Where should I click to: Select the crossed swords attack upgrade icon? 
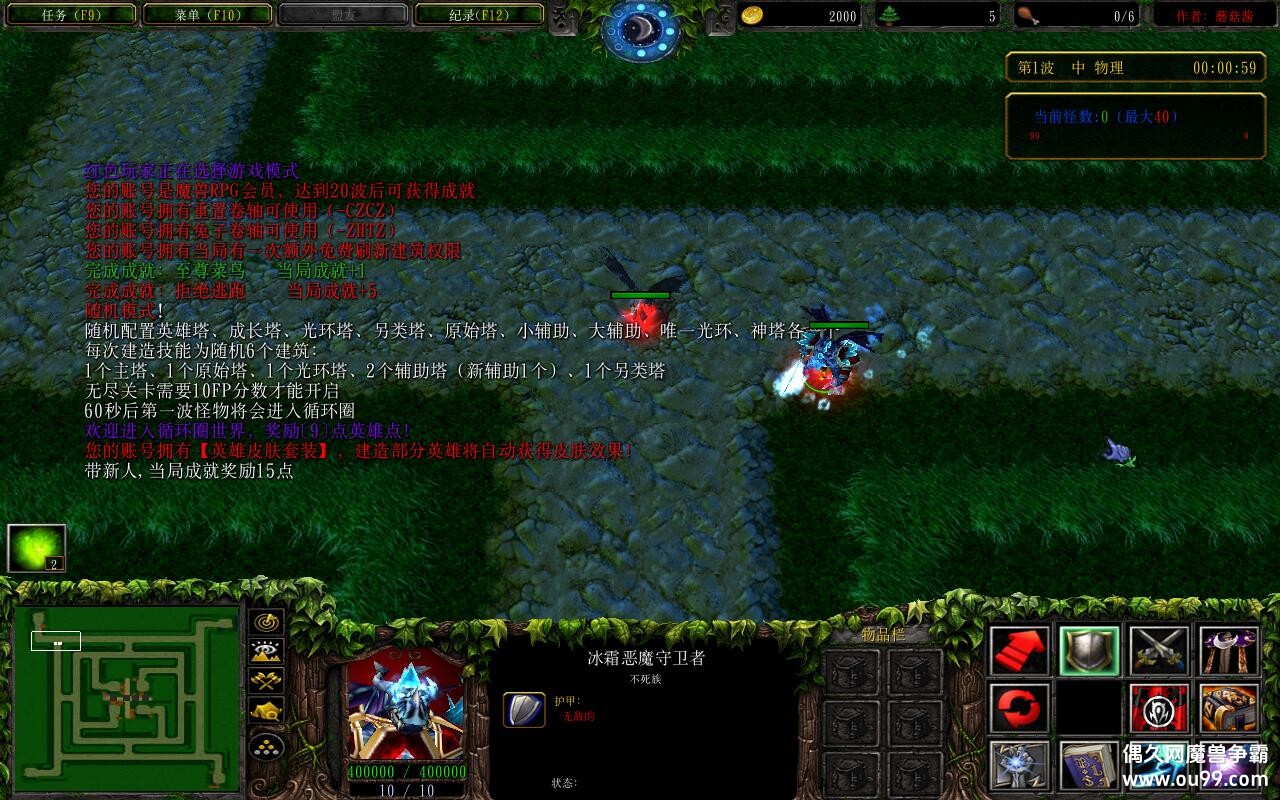[1158, 649]
